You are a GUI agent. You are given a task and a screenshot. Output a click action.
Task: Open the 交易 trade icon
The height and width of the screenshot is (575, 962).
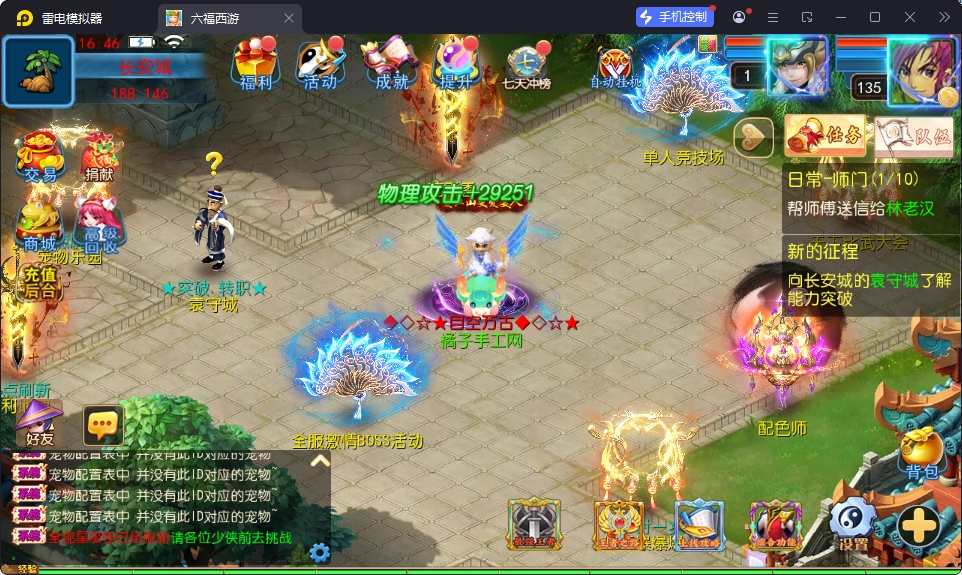point(40,157)
